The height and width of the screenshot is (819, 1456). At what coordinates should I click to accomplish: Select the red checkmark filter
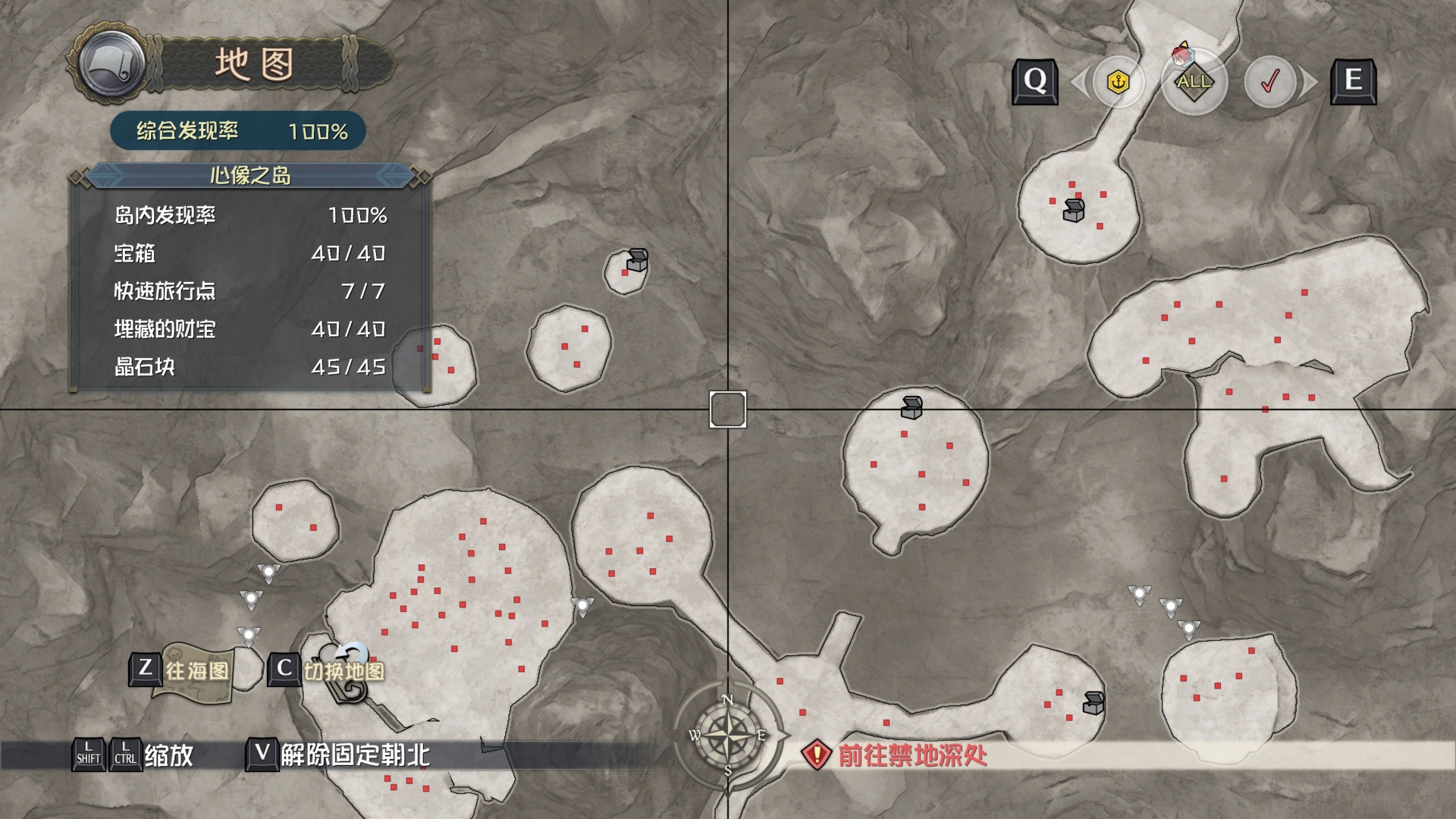pyautogui.click(x=1269, y=81)
